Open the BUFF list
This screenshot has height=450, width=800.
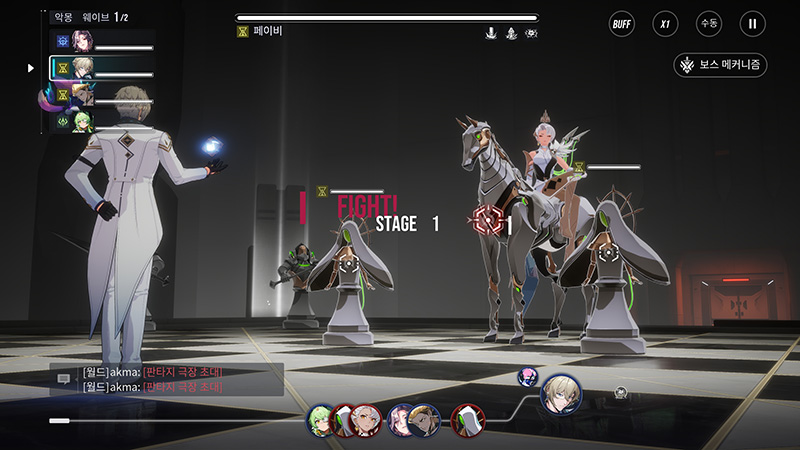coord(622,23)
